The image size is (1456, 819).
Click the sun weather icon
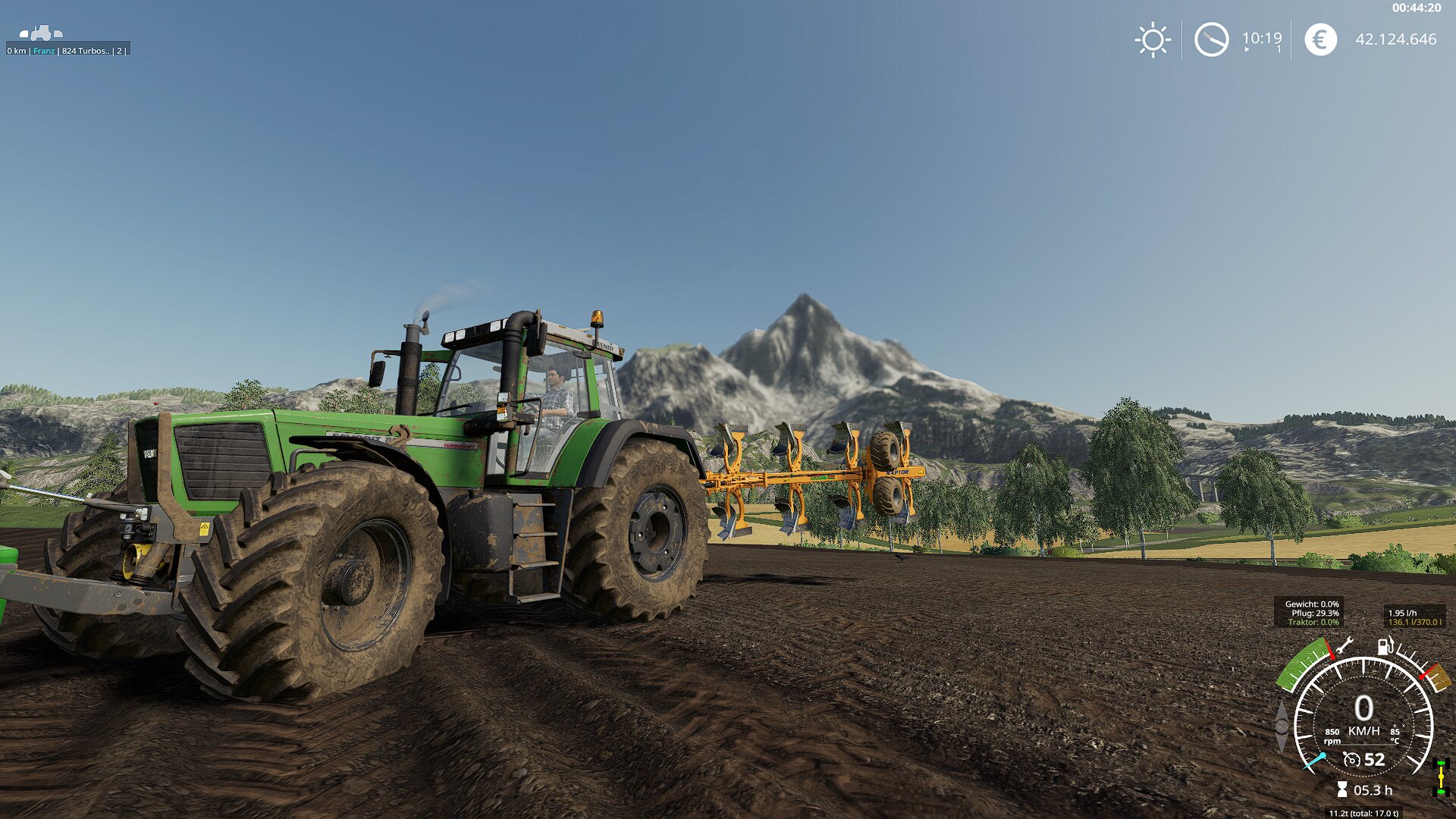tap(1153, 39)
